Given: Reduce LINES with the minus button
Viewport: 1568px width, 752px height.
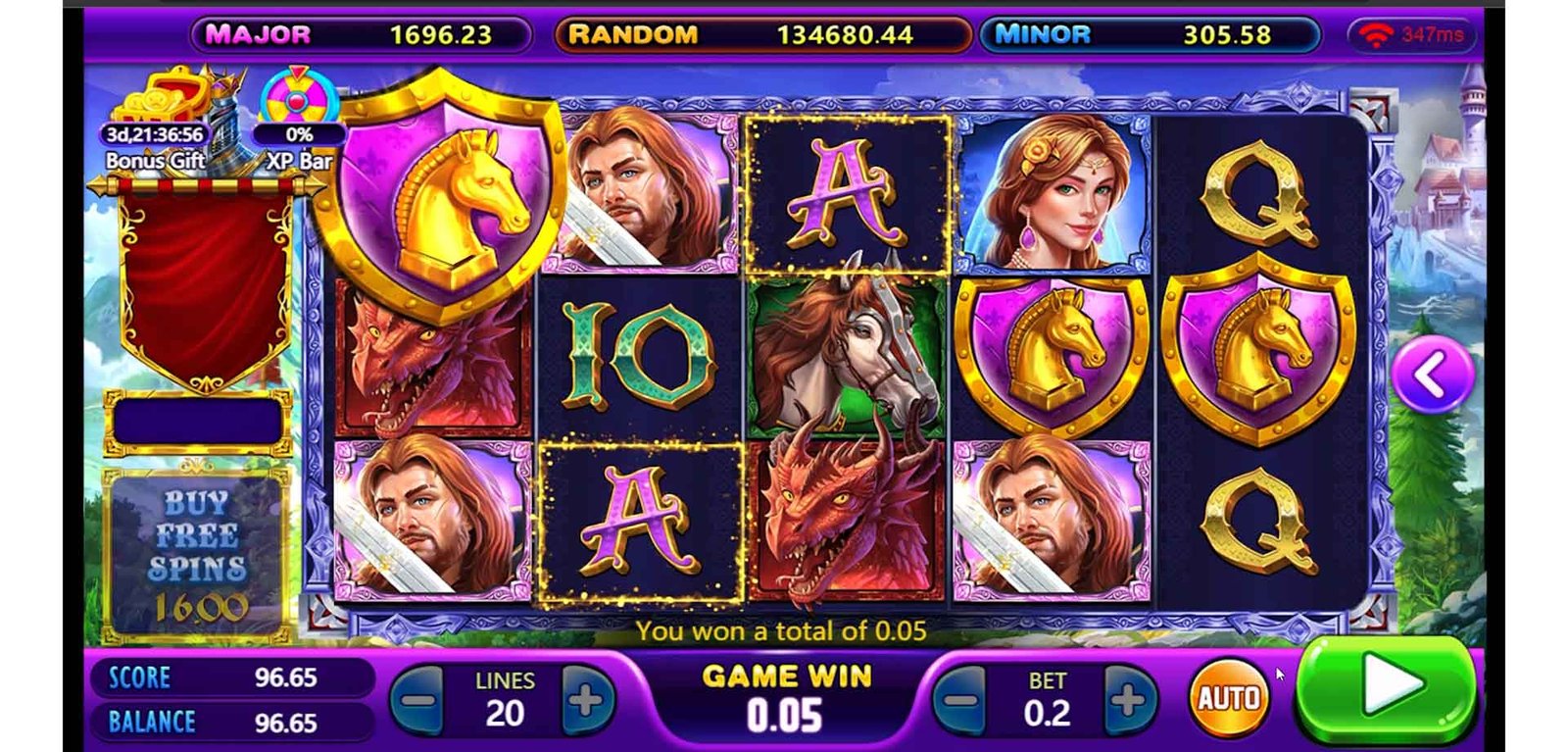Looking at the screenshot, I should point(419,699).
